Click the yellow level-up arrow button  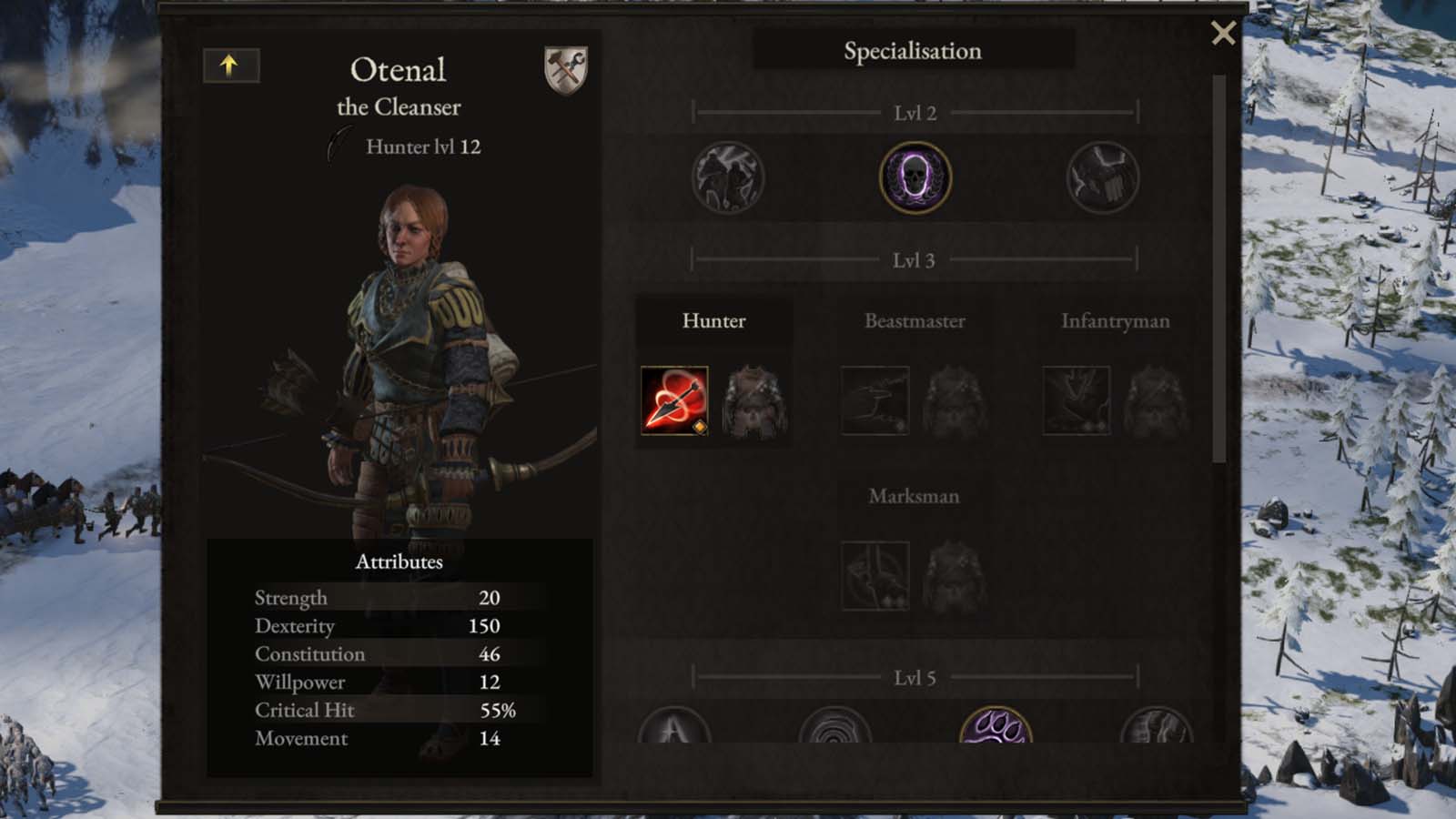(231, 65)
